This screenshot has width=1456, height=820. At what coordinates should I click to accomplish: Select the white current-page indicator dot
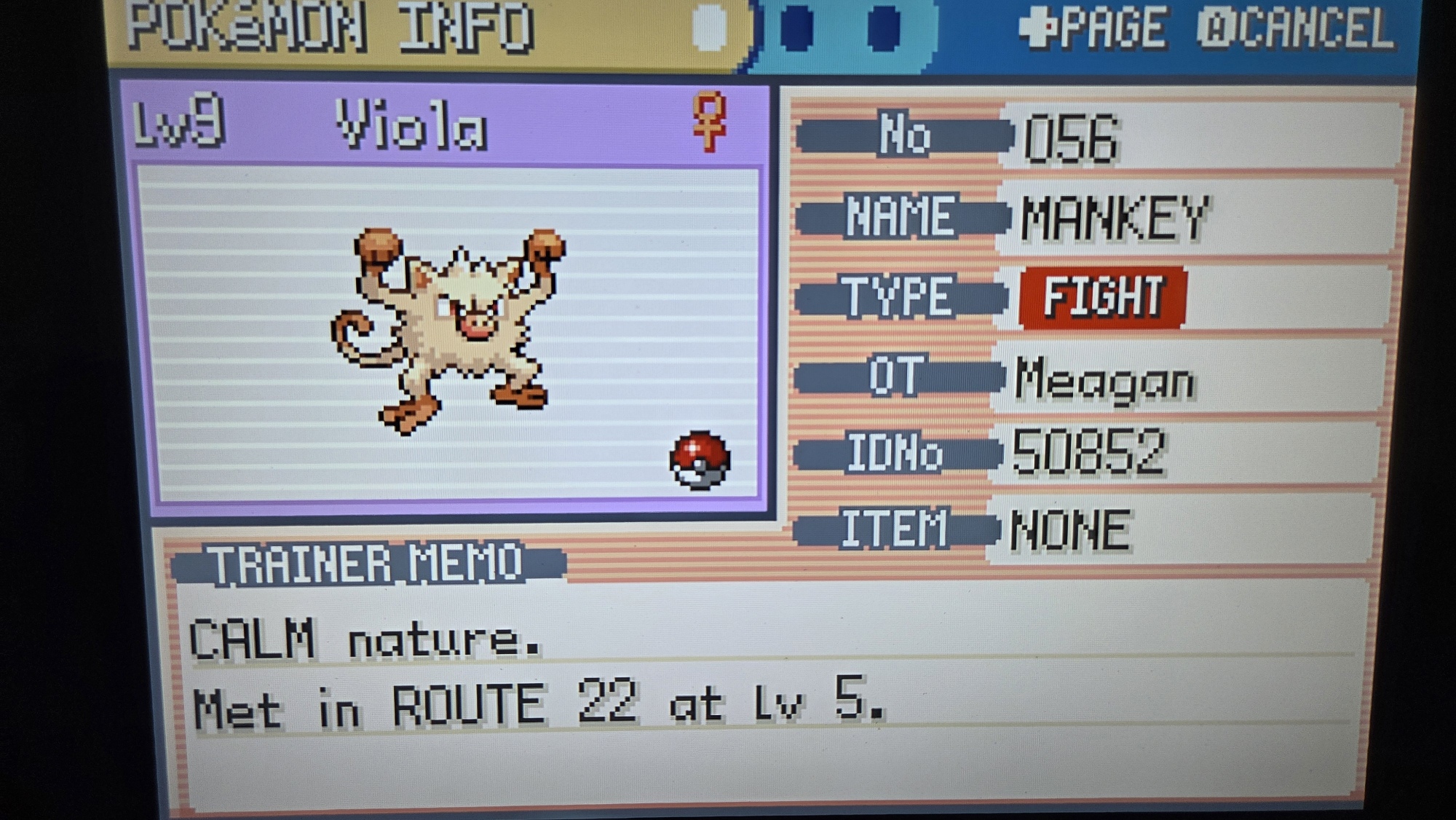[x=709, y=27]
